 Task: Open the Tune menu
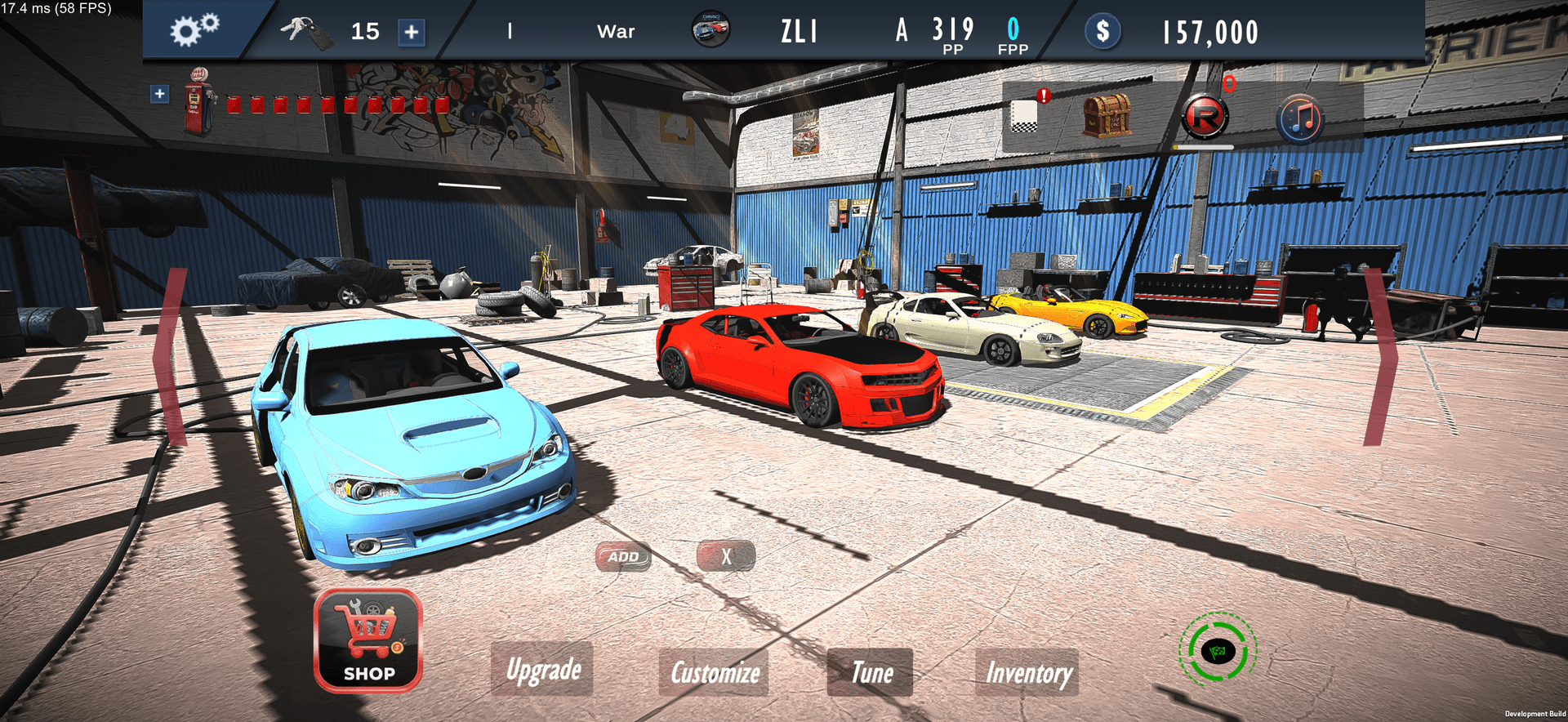click(870, 673)
